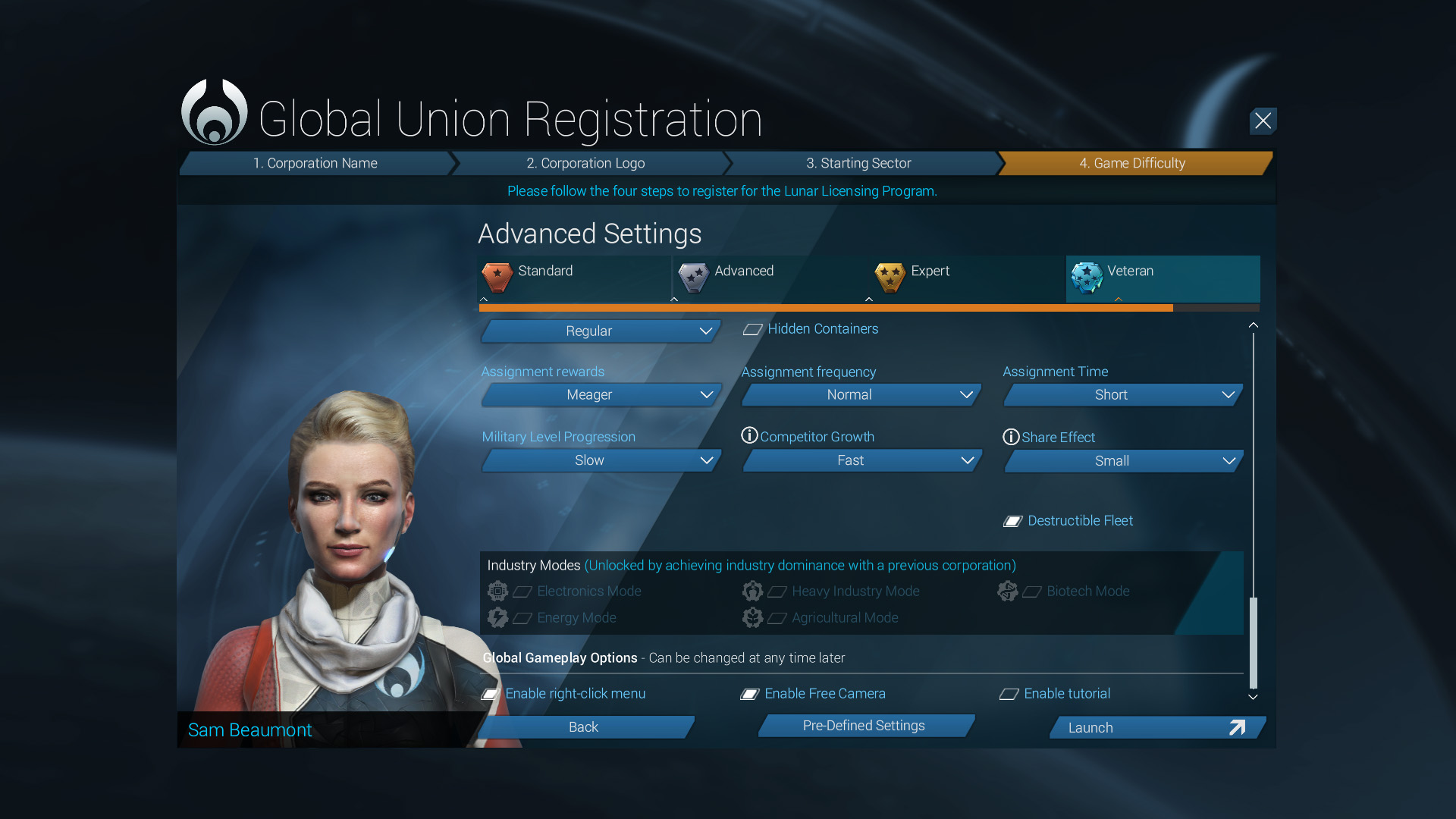Expand the Military Level Progression dropdown
The height and width of the screenshot is (819, 1456).
[x=601, y=460]
